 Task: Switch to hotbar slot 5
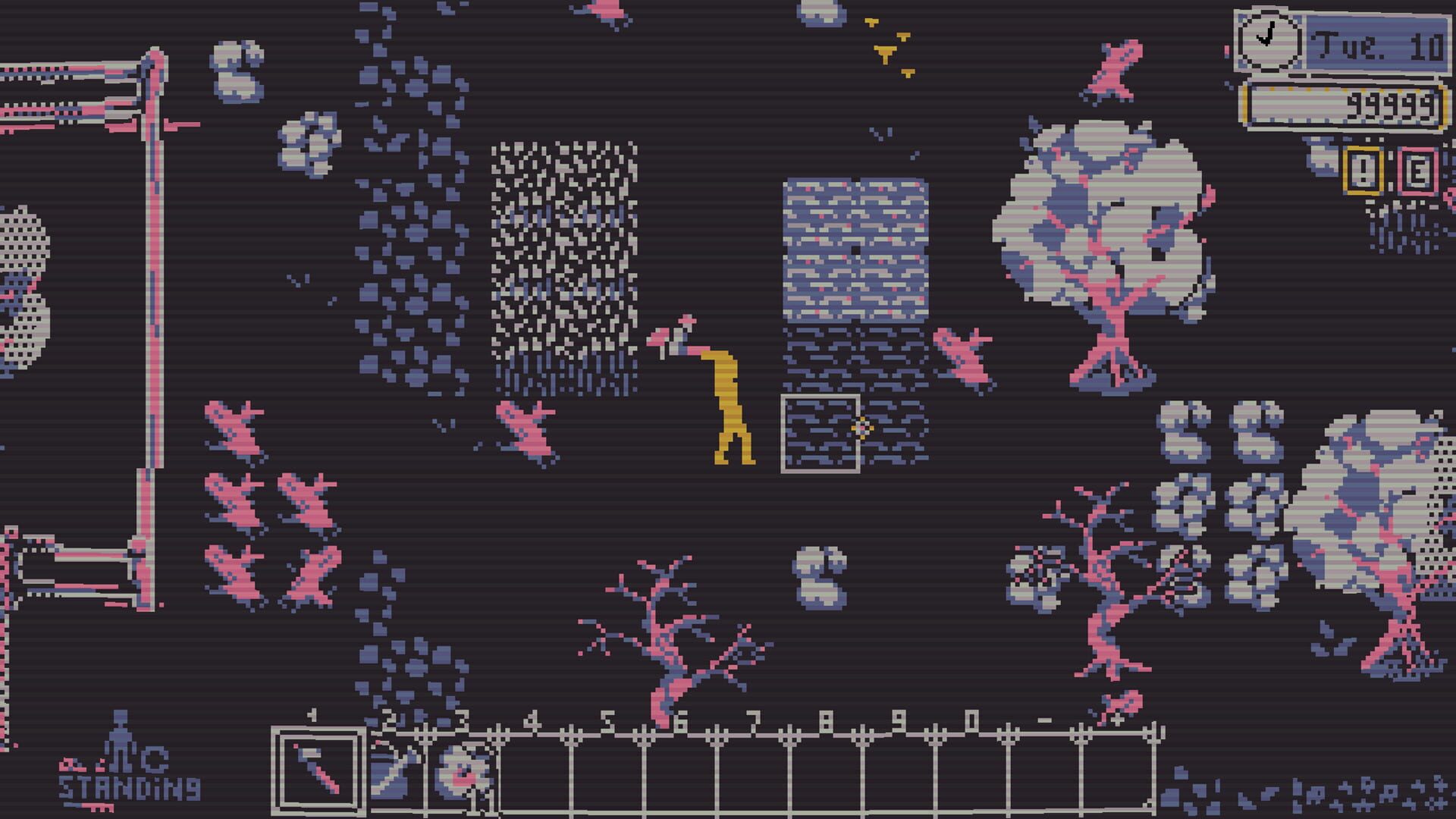click(607, 766)
